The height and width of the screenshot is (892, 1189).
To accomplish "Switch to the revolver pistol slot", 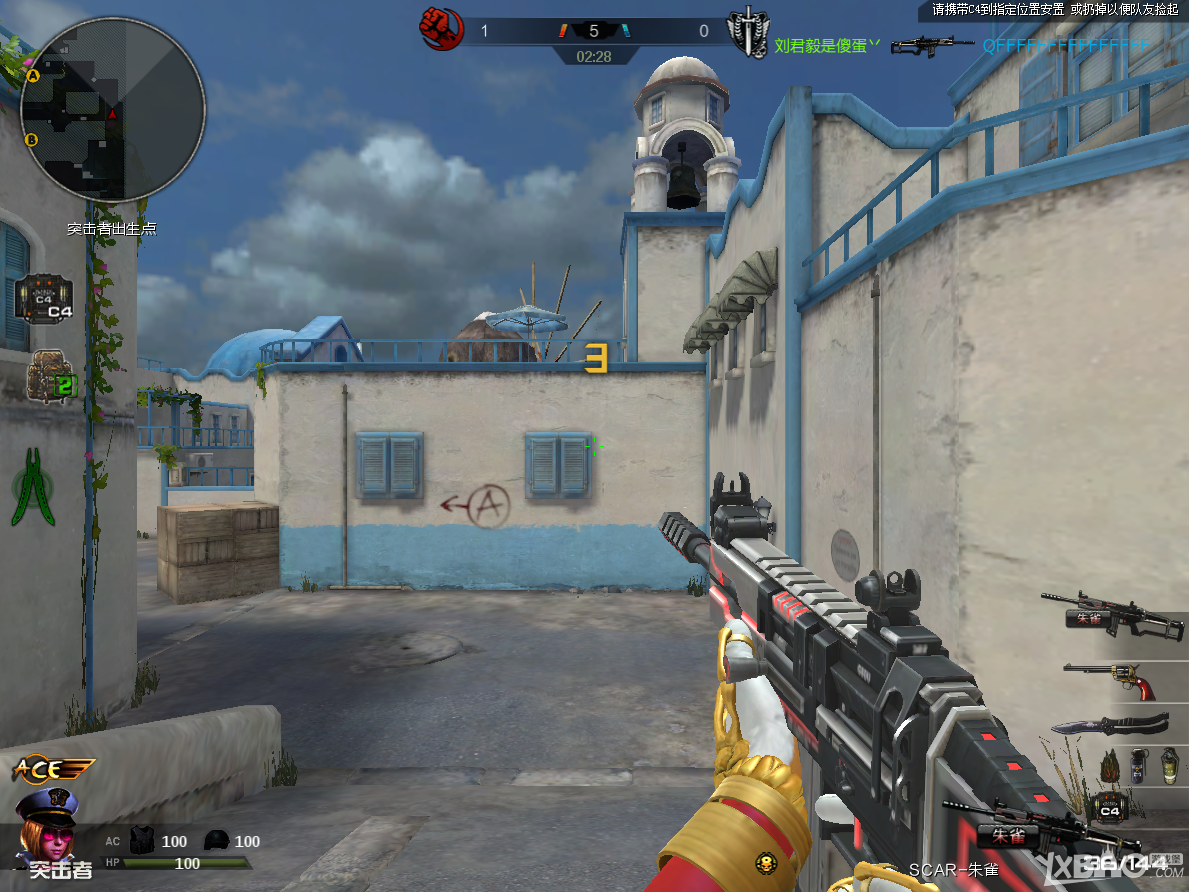I will click(1112, 680).
